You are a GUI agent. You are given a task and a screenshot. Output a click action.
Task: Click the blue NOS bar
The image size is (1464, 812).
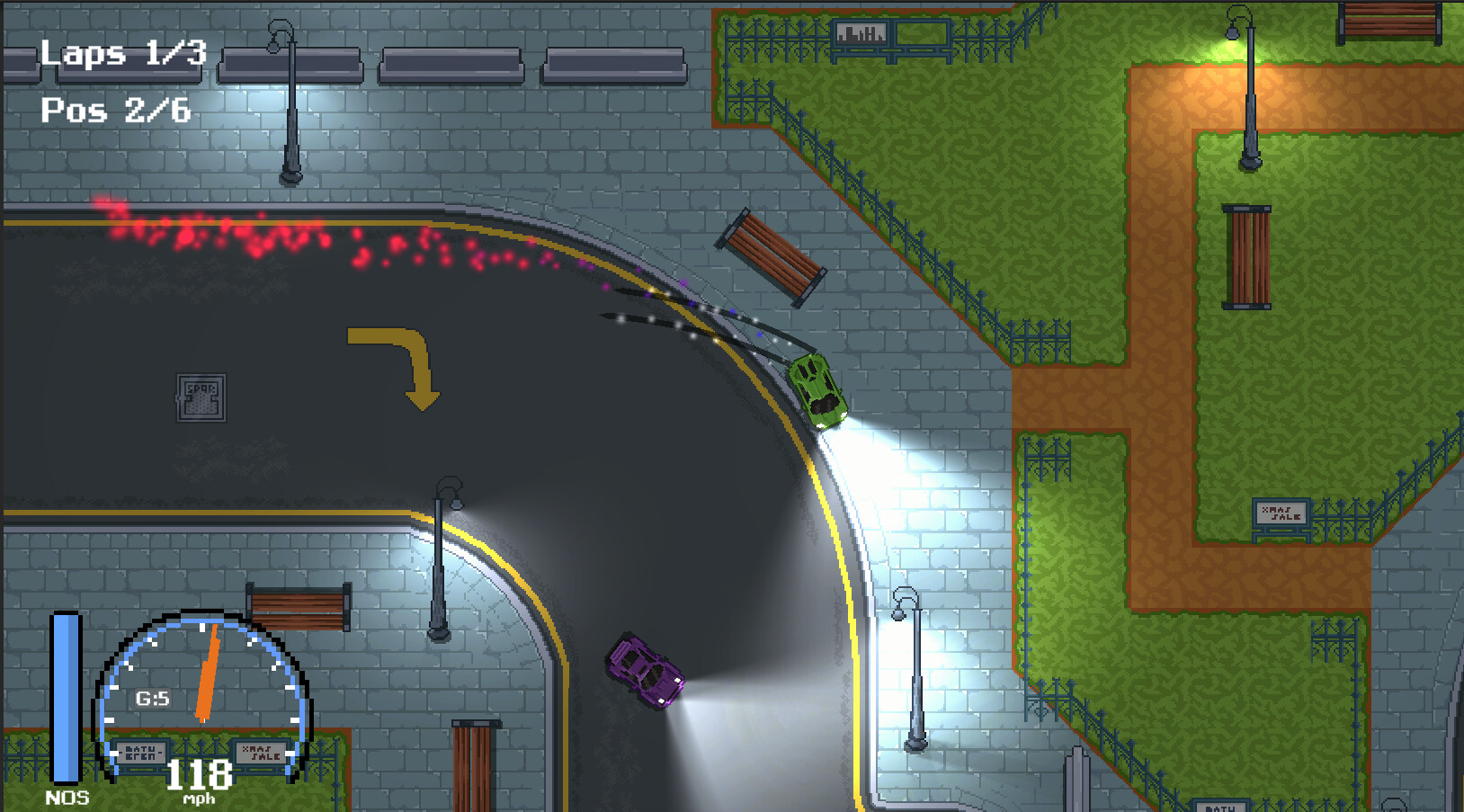pos(67,697)
